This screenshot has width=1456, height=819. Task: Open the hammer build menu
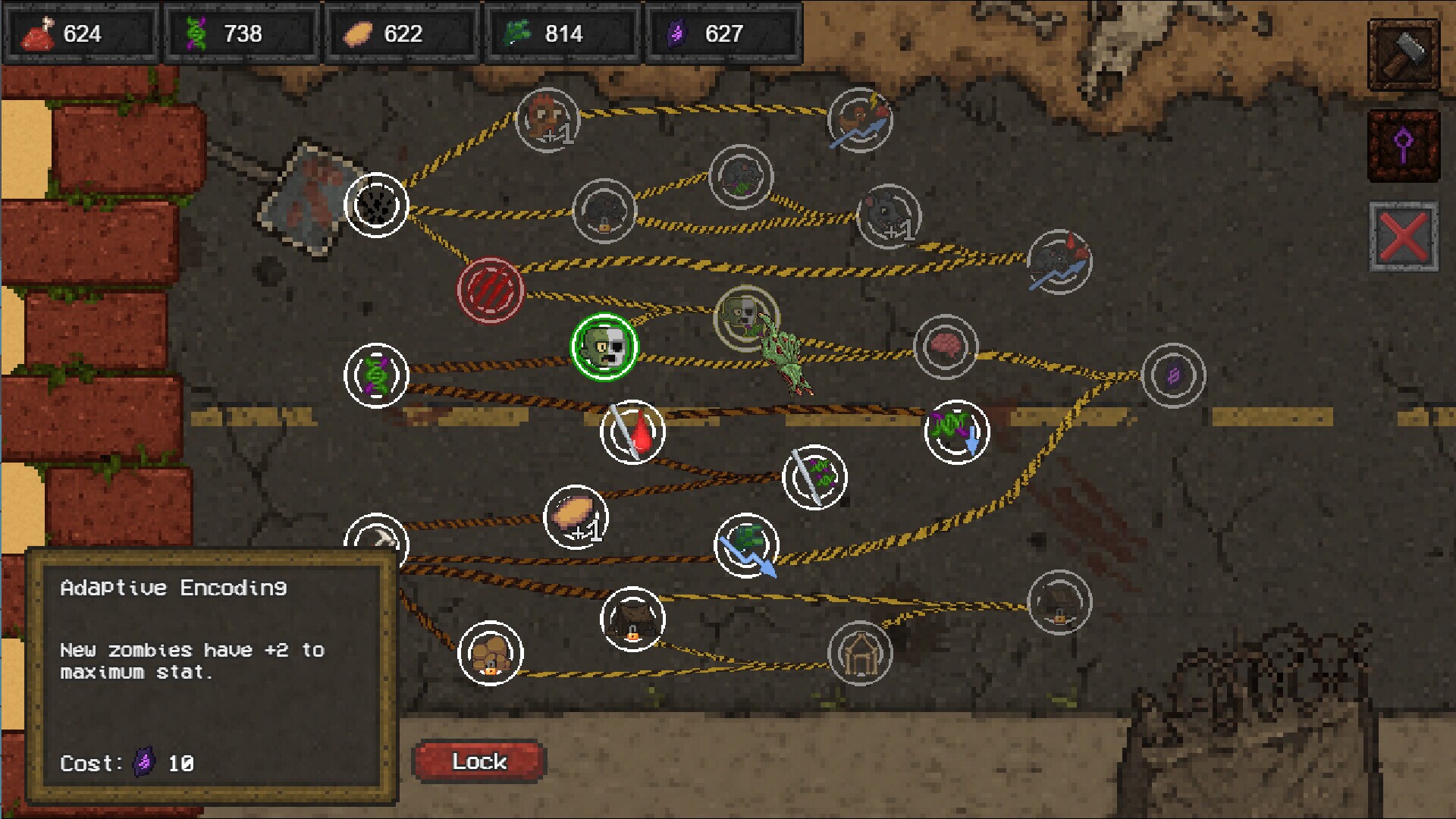(1404, 55)
